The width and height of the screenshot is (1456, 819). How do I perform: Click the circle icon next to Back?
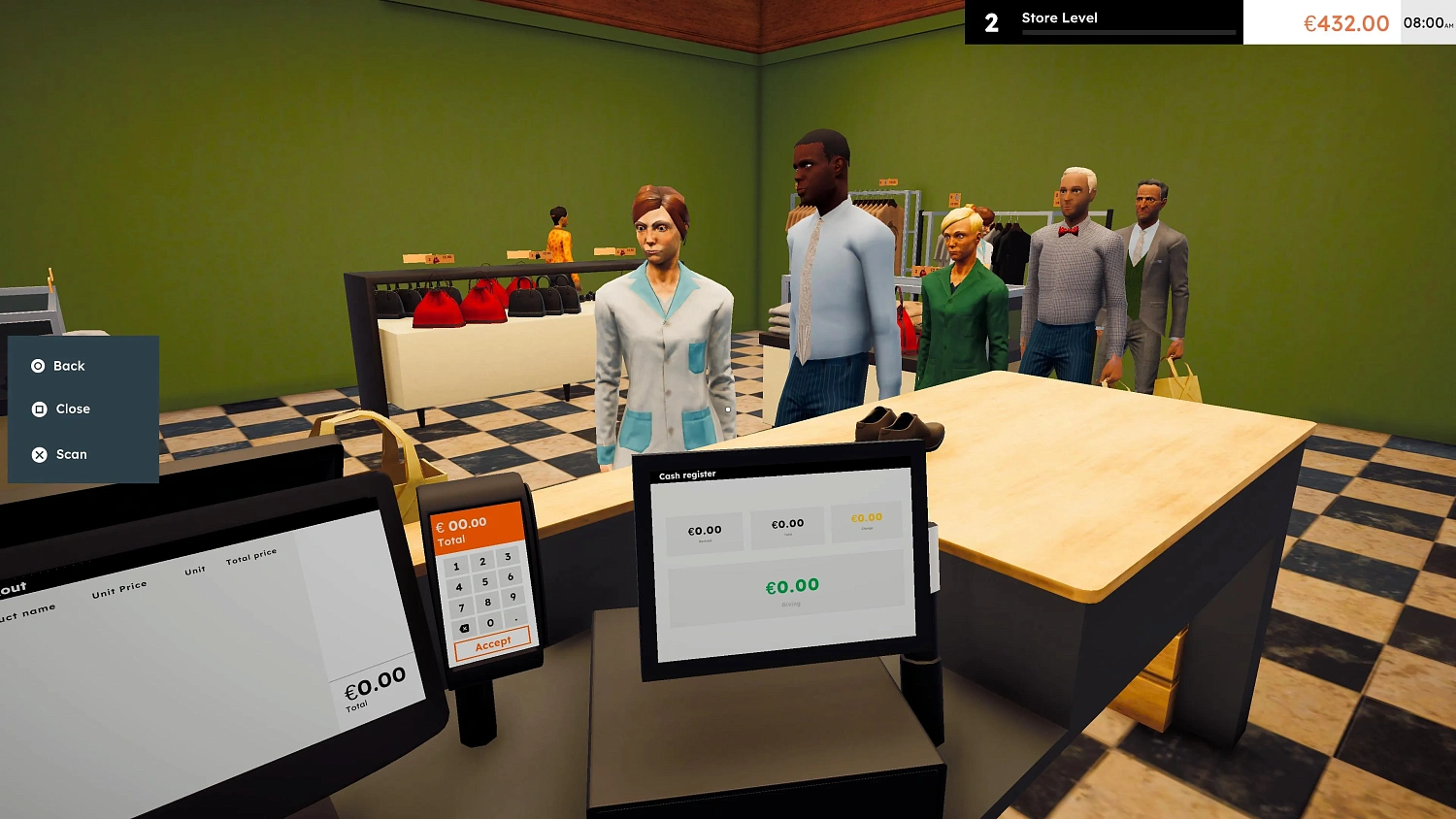pyautogui.click(x=38, y=366)
